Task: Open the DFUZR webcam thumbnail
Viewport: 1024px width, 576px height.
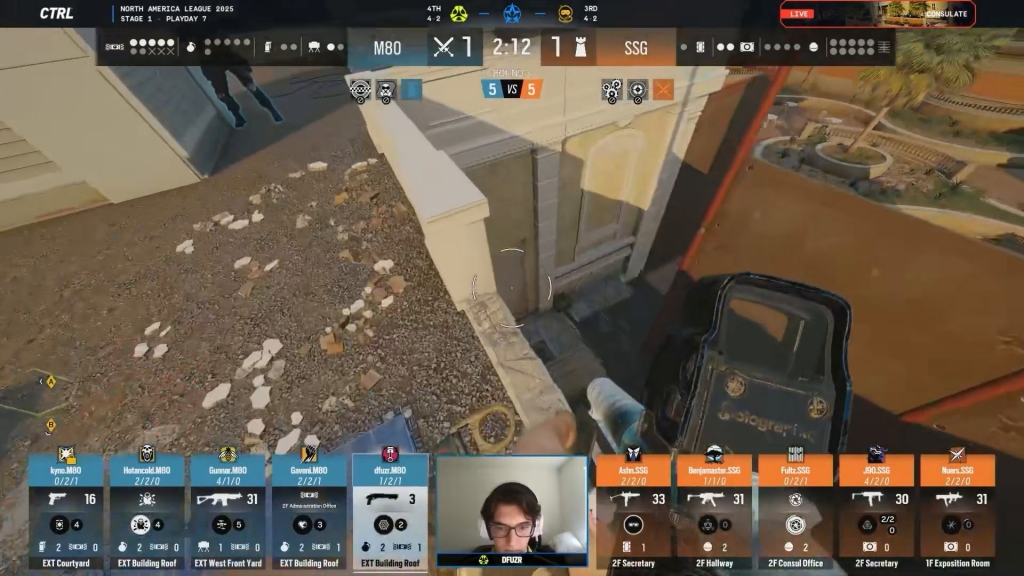Action: (x=511, y=510)
